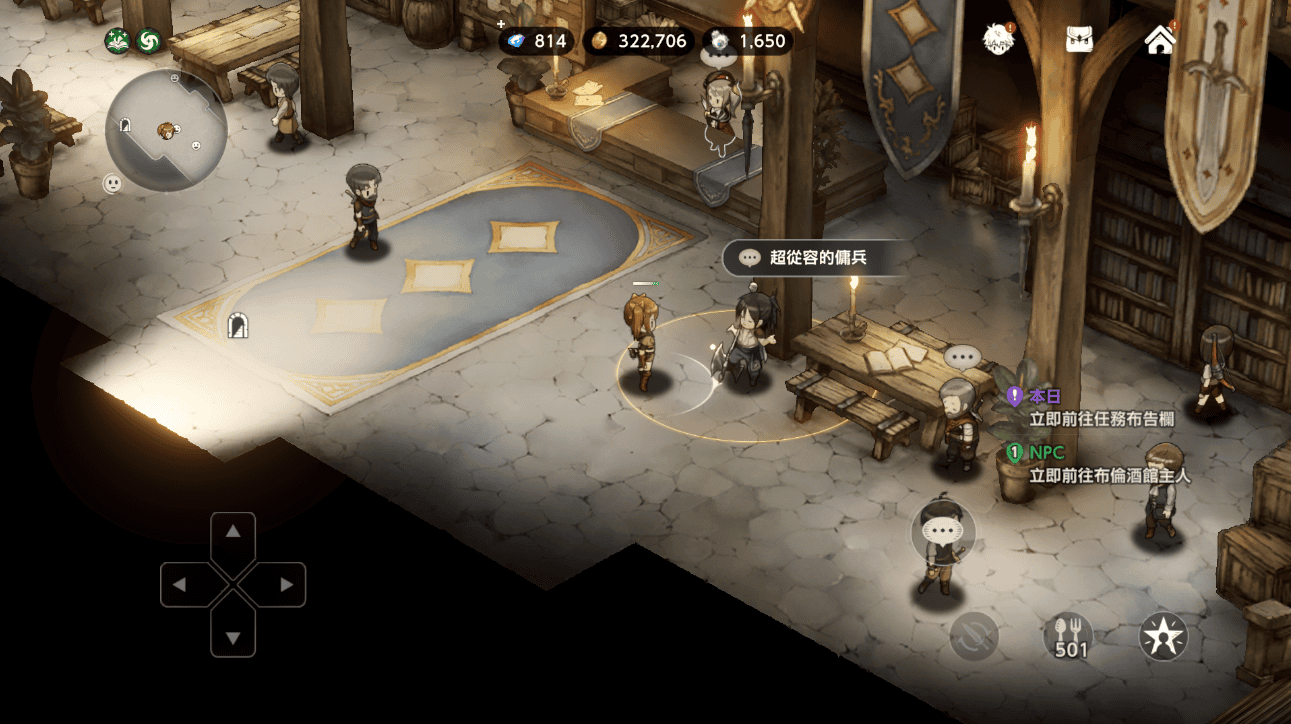Add blue gems via the 814 counter
Screen dimensions: 1291x724
pyautogui.click(x=536, y=41)
